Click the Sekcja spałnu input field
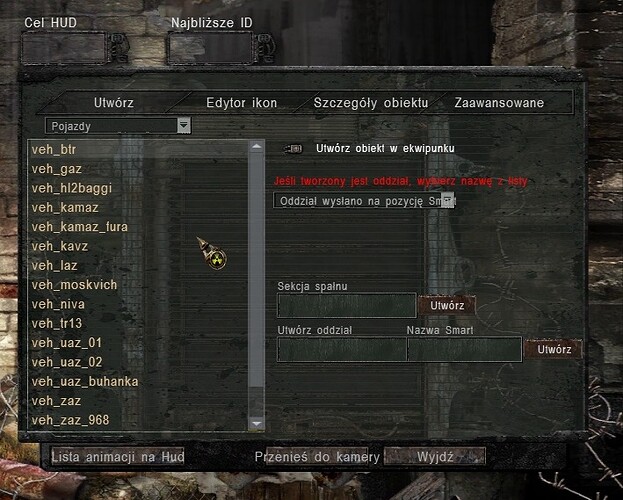 pyautogui.click(x=346, y=305)
